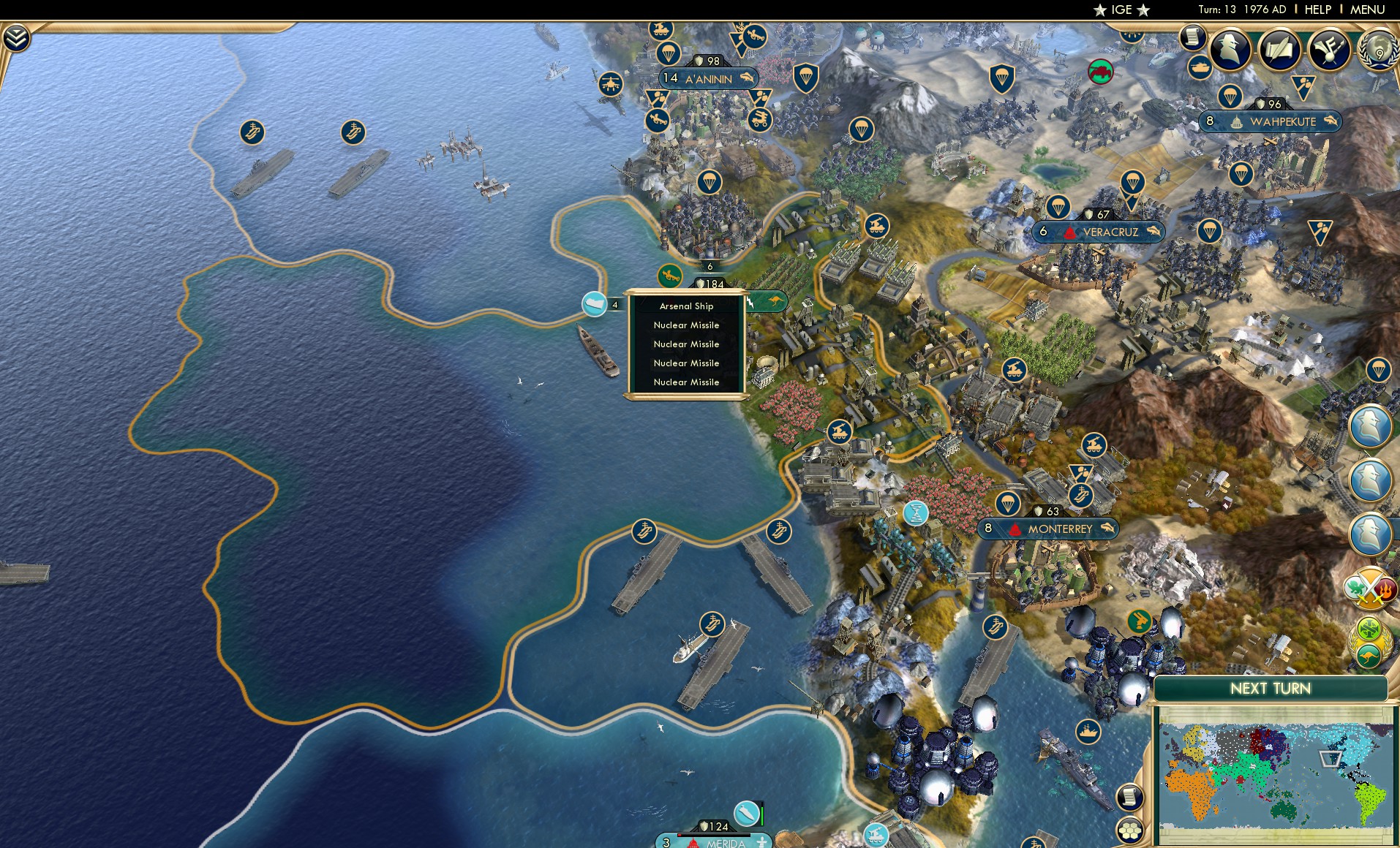The image size is (1400, 848).
Task: Open the World Congress globe showing 9
Action: pyautogui.click(x=1380, y=50)
